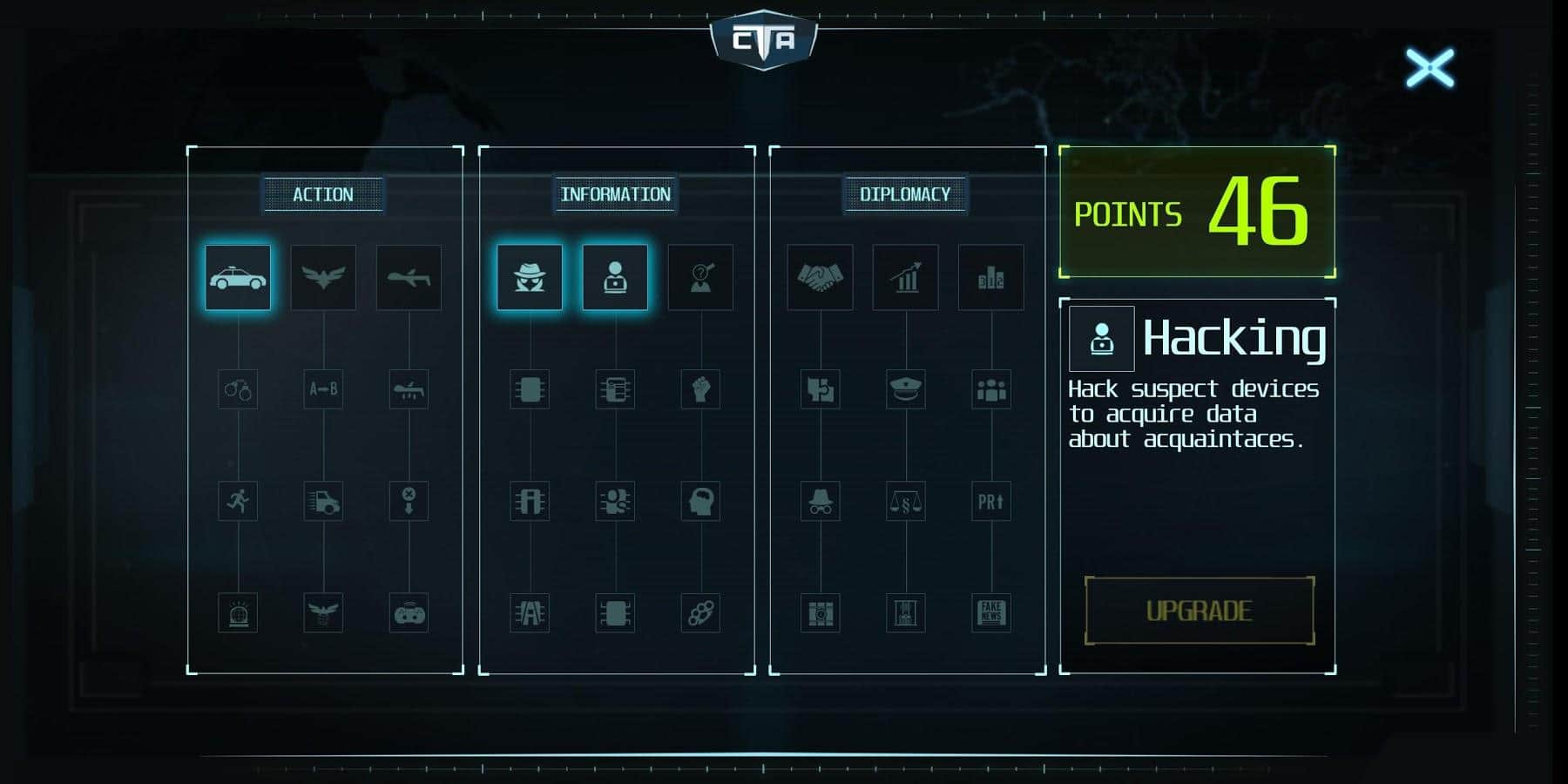
Task: Choose the handcuffs skill node
Action: 238,389
